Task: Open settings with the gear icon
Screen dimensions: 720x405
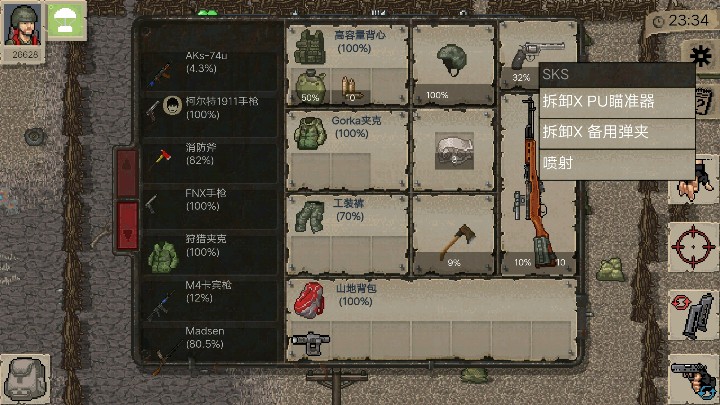Action: pos(701,57)
